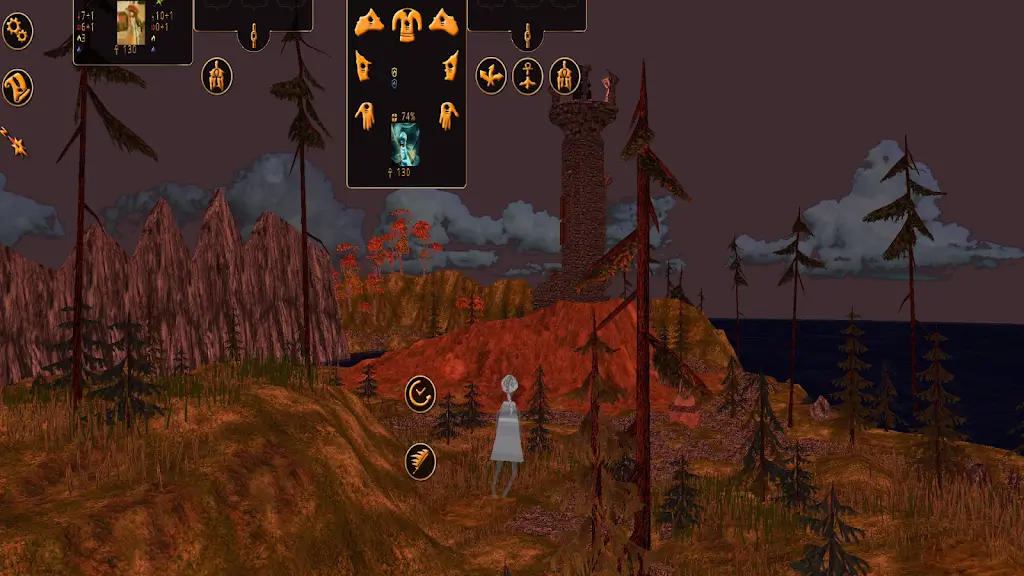Click the robe chest equipment slot
The width and height of the screenshot is (1024, 576).
[406, 20]
